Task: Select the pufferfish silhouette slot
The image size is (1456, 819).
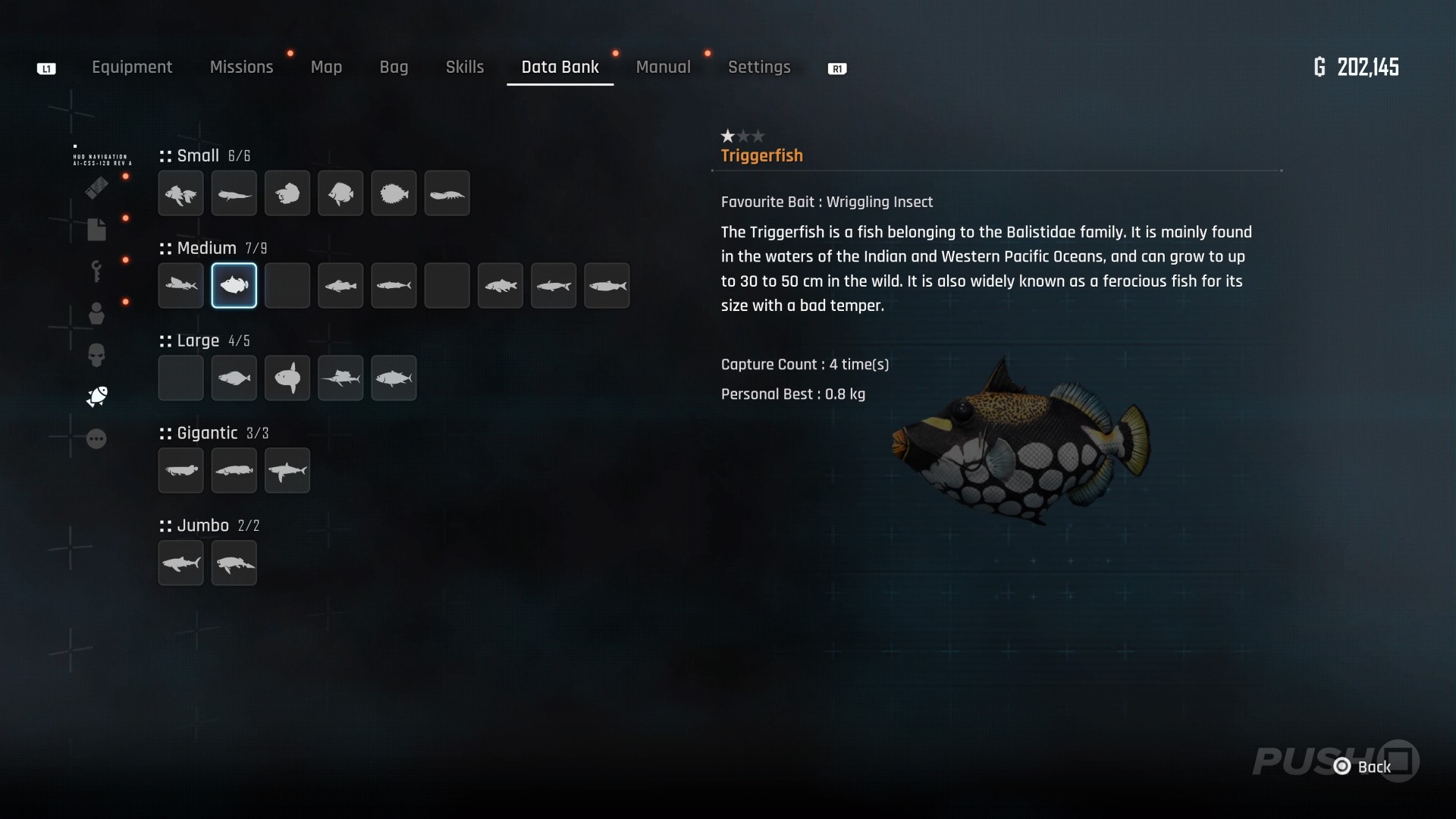Action: (394, 193)
